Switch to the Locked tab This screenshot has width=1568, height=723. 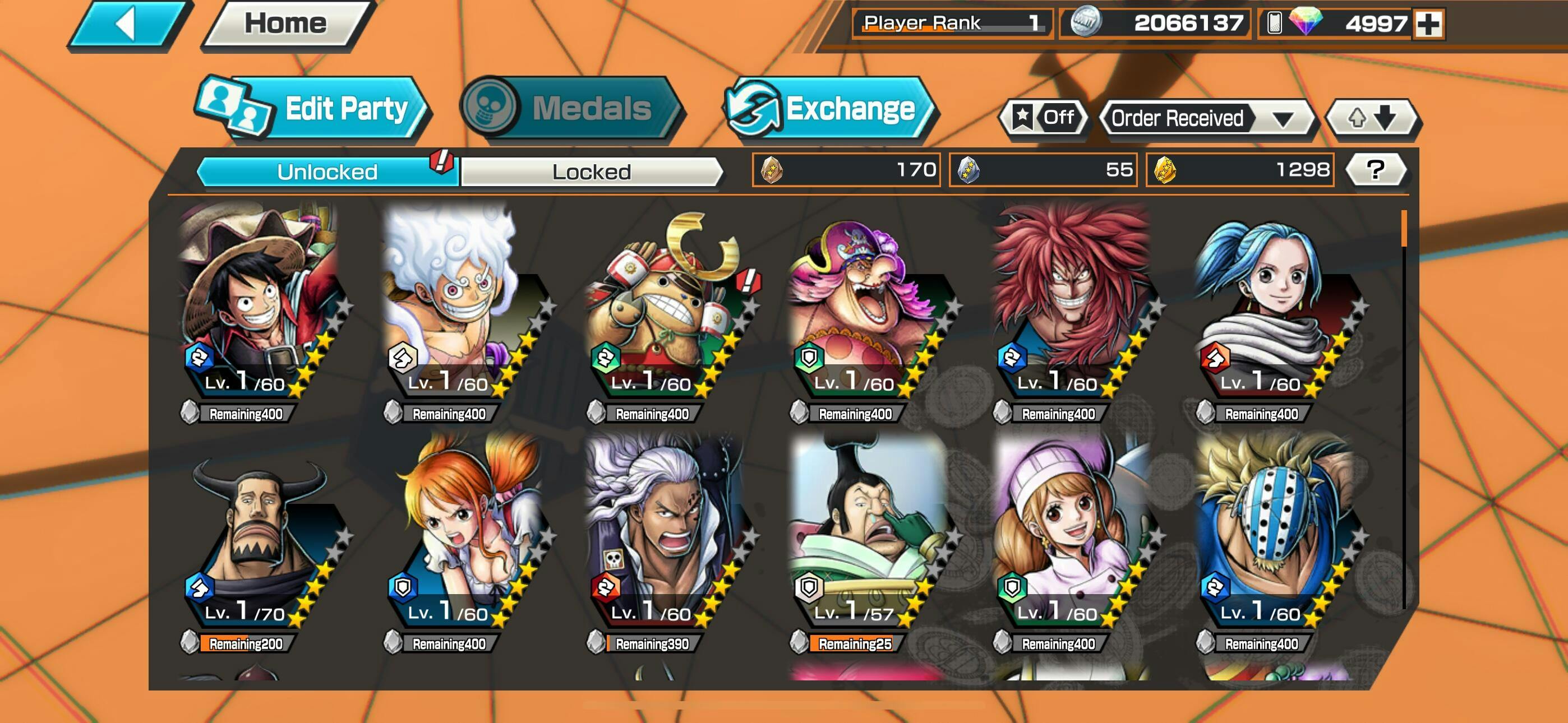click(591, 172)
